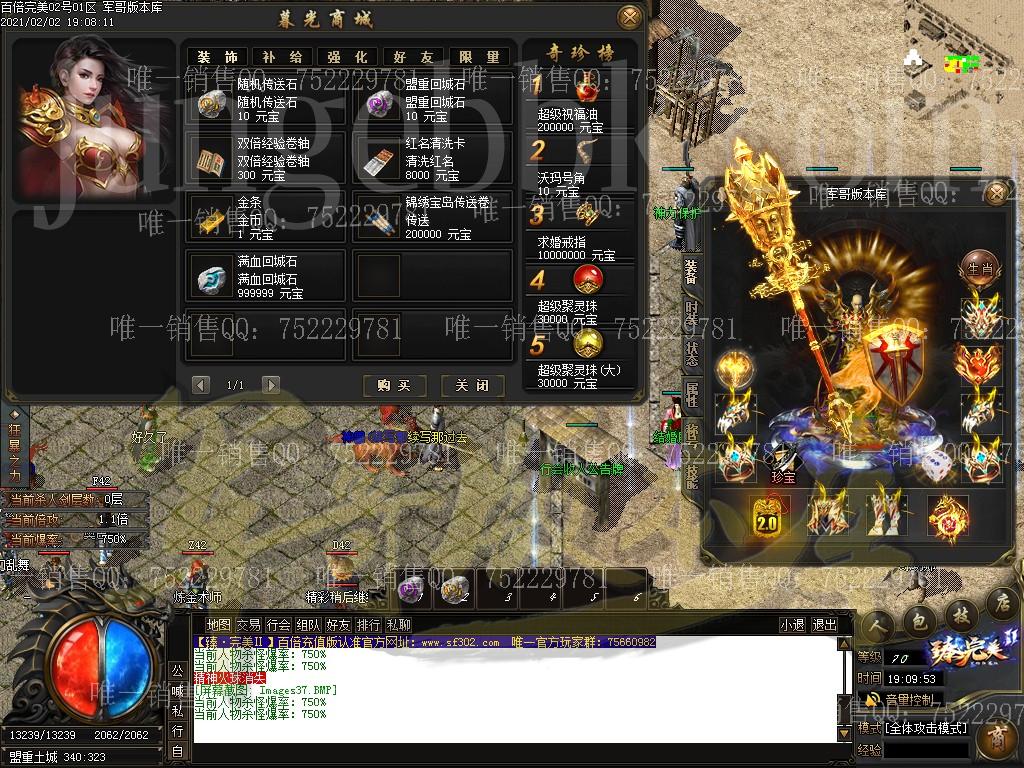Switch to the 补给 shop tab

pos(283,57)
